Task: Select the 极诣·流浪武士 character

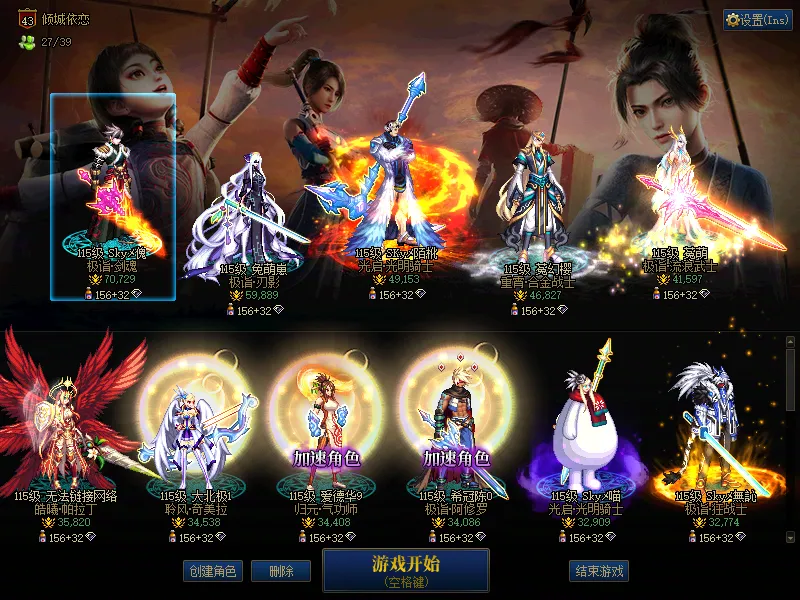Action: pos(679,210)
